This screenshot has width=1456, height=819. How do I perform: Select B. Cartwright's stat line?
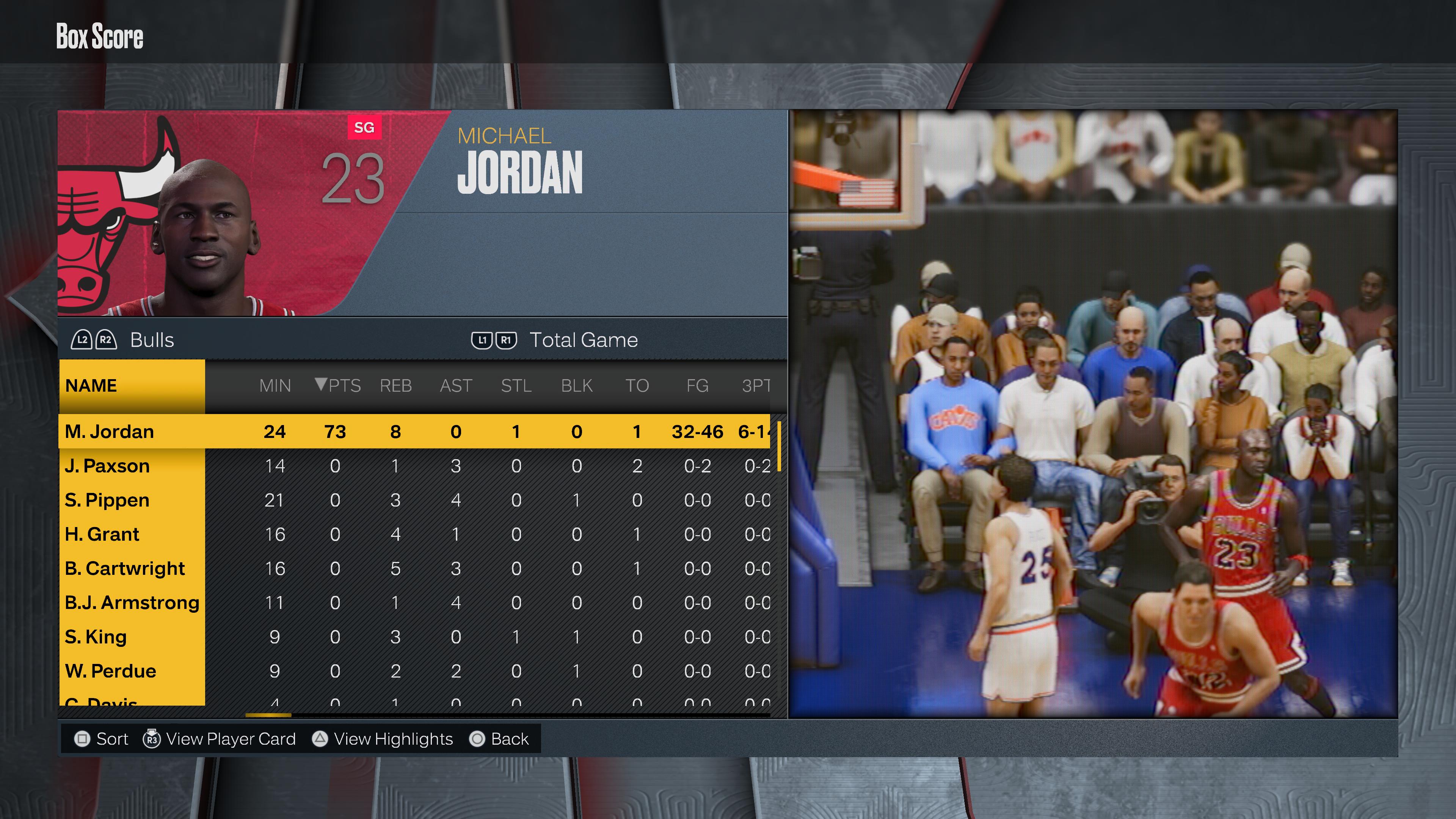pyautogui.click(x=125, y=569)
